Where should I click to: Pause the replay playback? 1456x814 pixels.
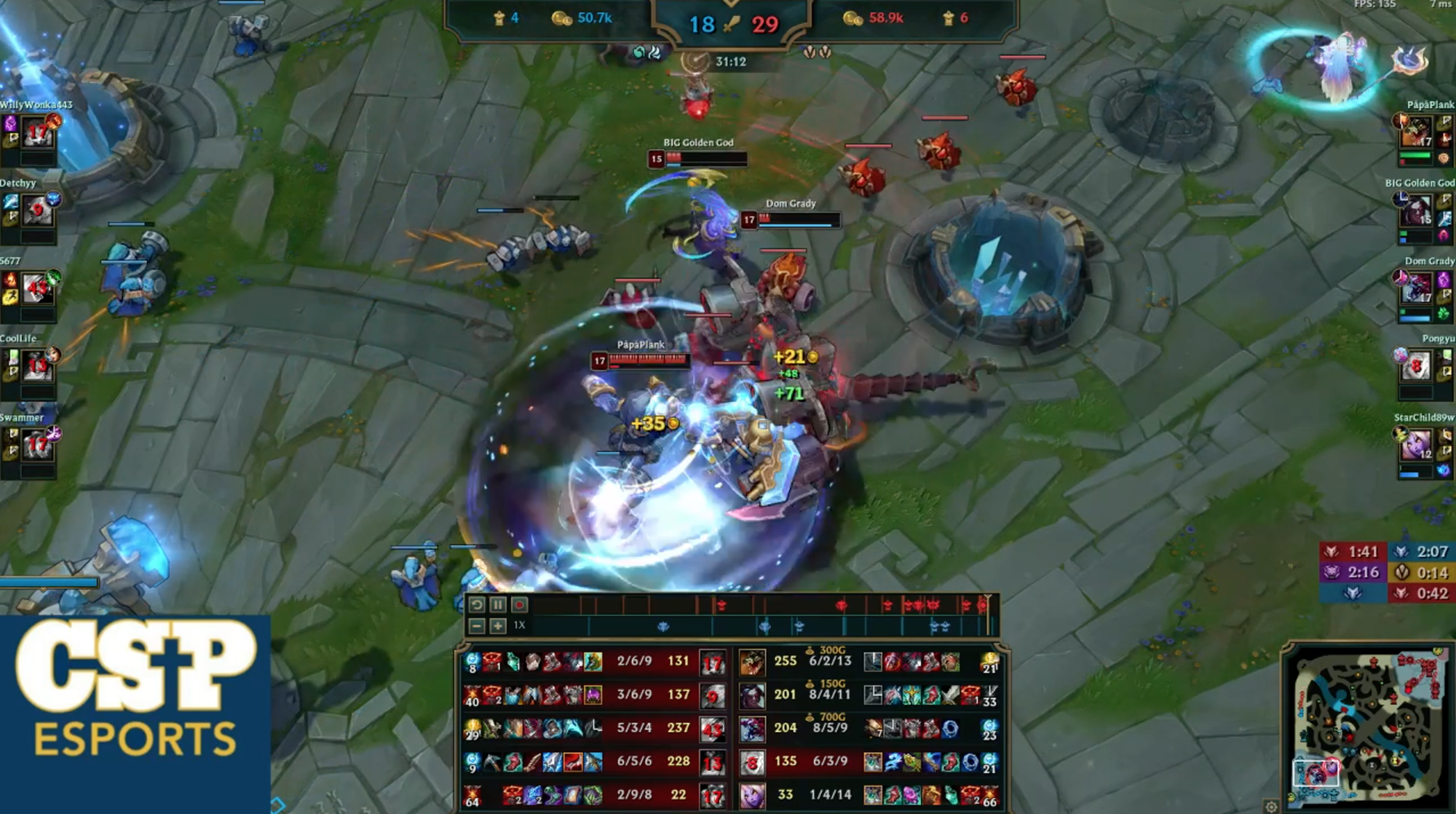point(497,604)
